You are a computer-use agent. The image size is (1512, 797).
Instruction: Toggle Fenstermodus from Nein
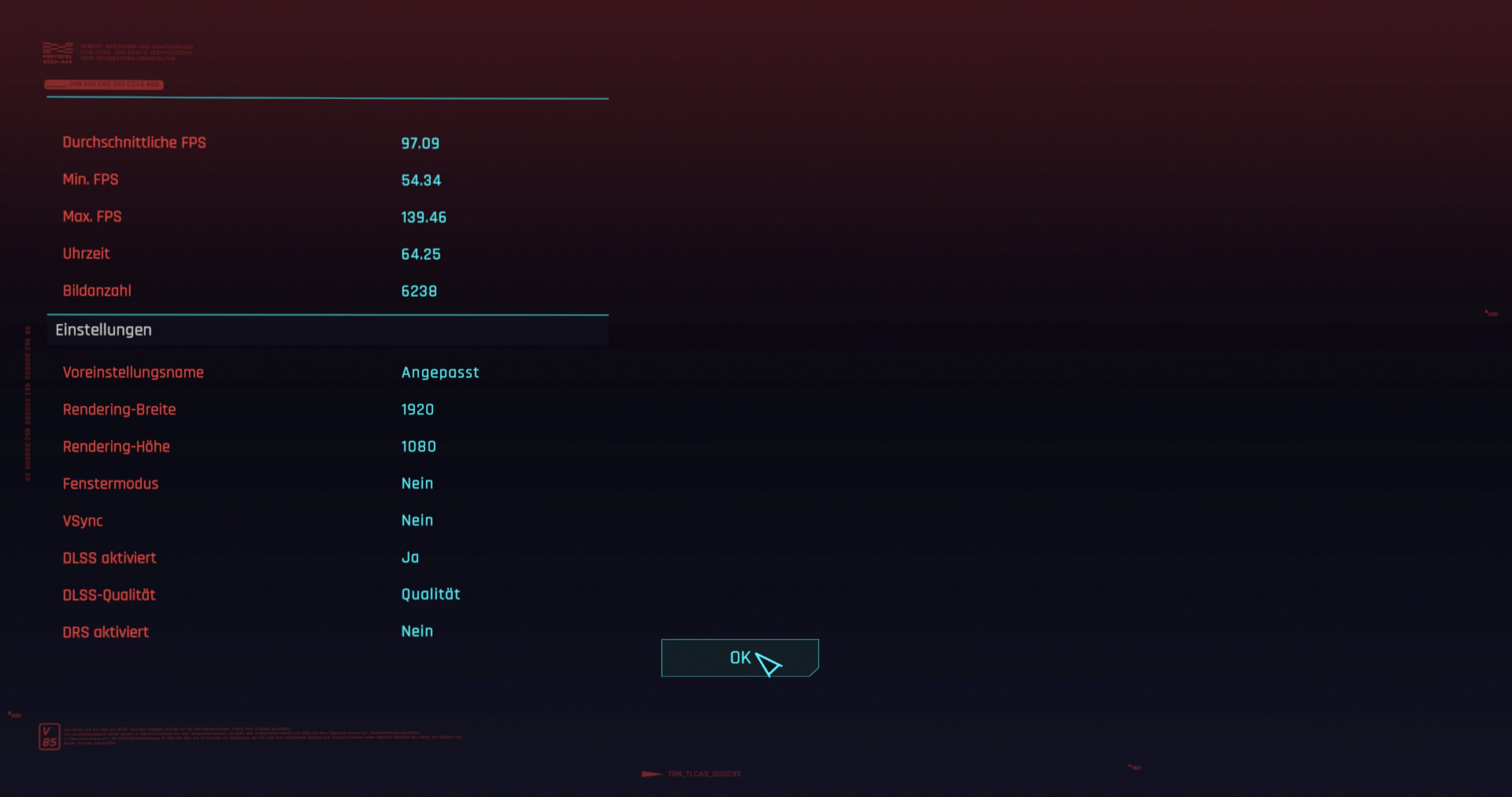(417, 483)
